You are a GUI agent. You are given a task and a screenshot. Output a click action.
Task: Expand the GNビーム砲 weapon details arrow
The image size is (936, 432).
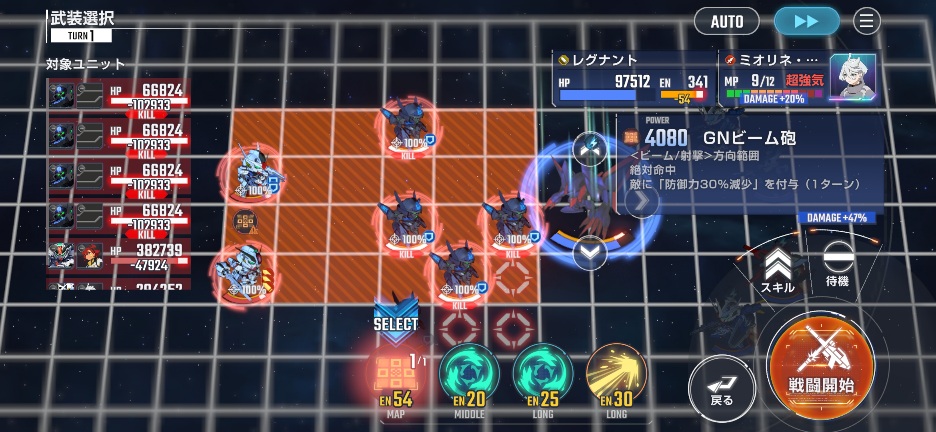tap(641, 201)
